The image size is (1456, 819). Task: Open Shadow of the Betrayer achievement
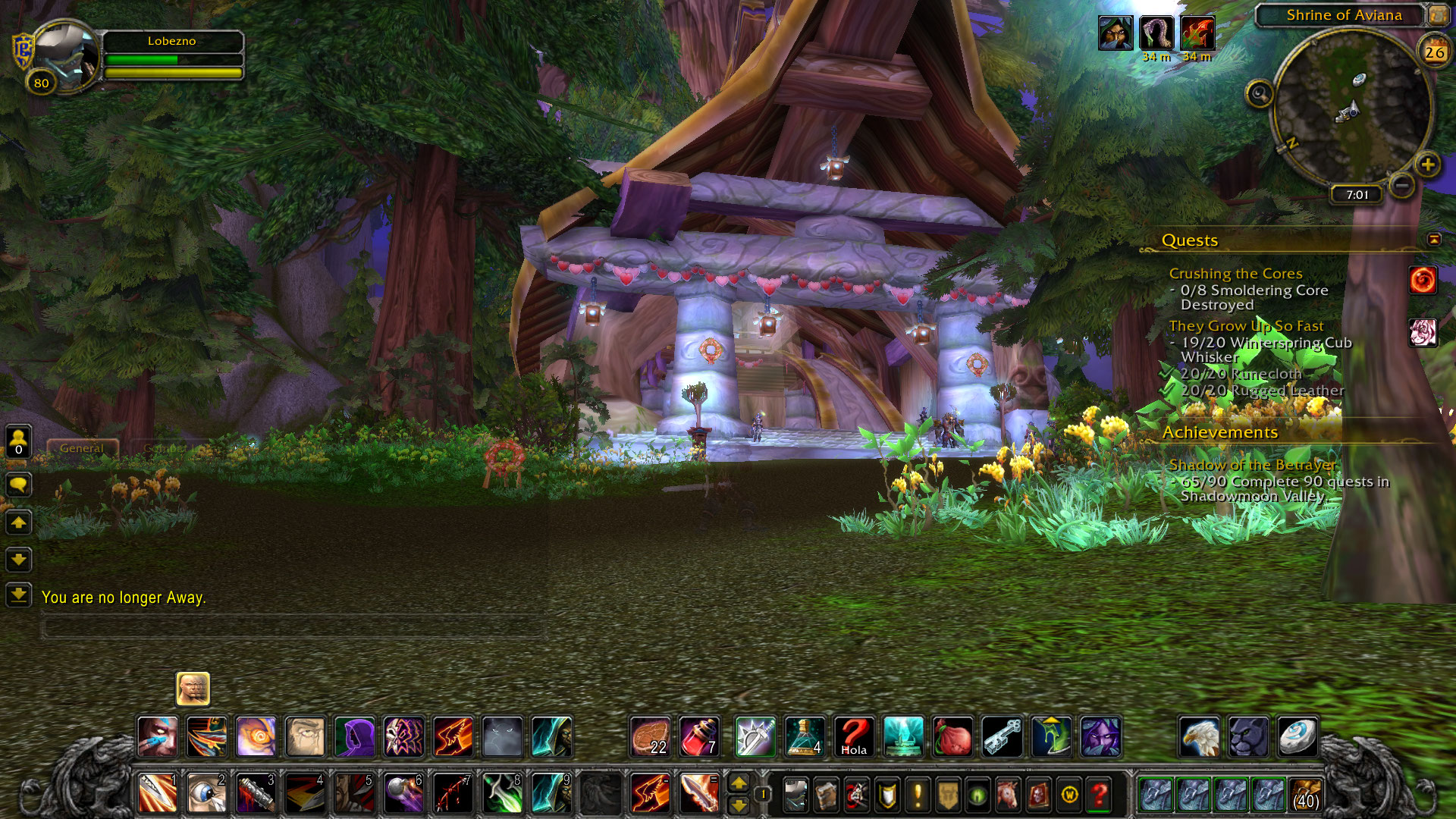click(1252, 464)
